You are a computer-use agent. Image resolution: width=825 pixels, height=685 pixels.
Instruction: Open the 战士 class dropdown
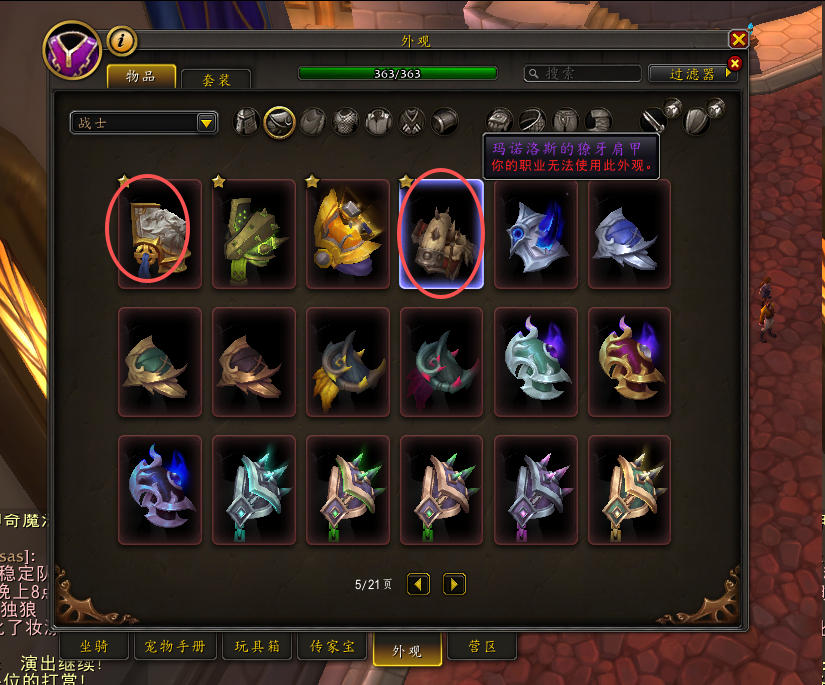click(144, 122)
